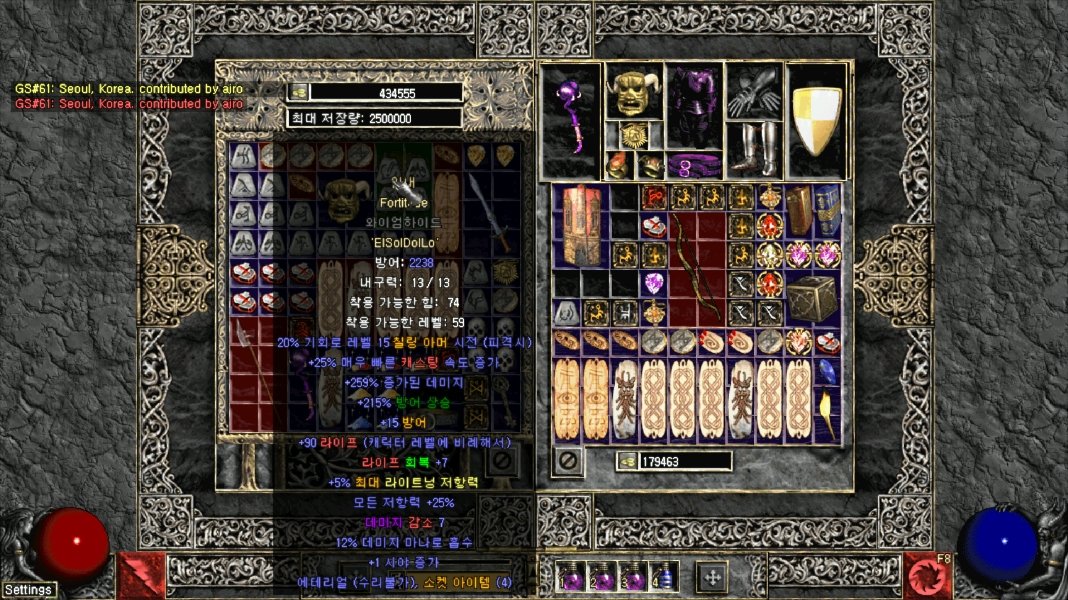Viewport: 1068px width, 600px height.
Task: Close the inventory panel
Action: pos(568,462)
